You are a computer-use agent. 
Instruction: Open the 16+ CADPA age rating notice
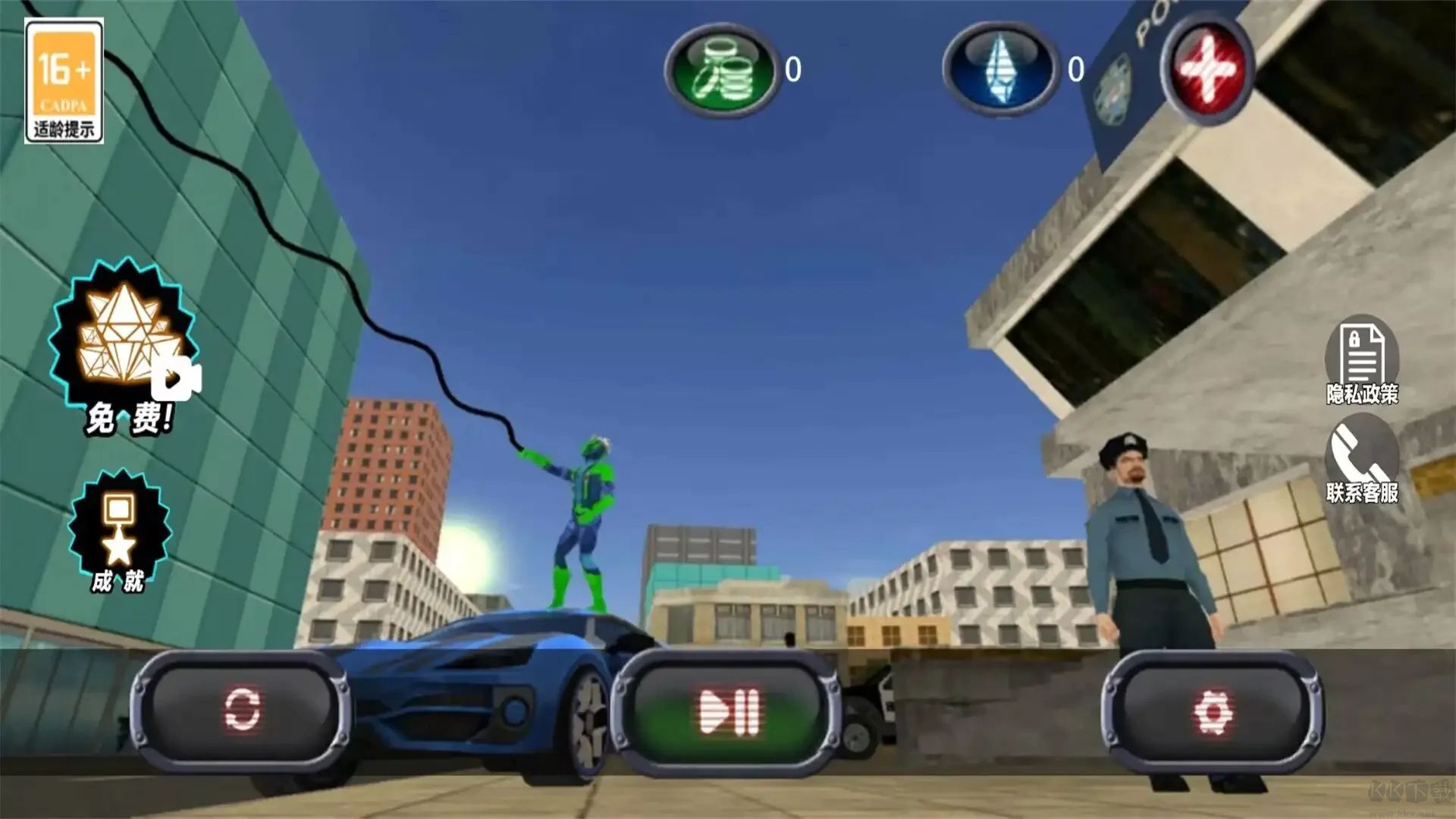64,80
